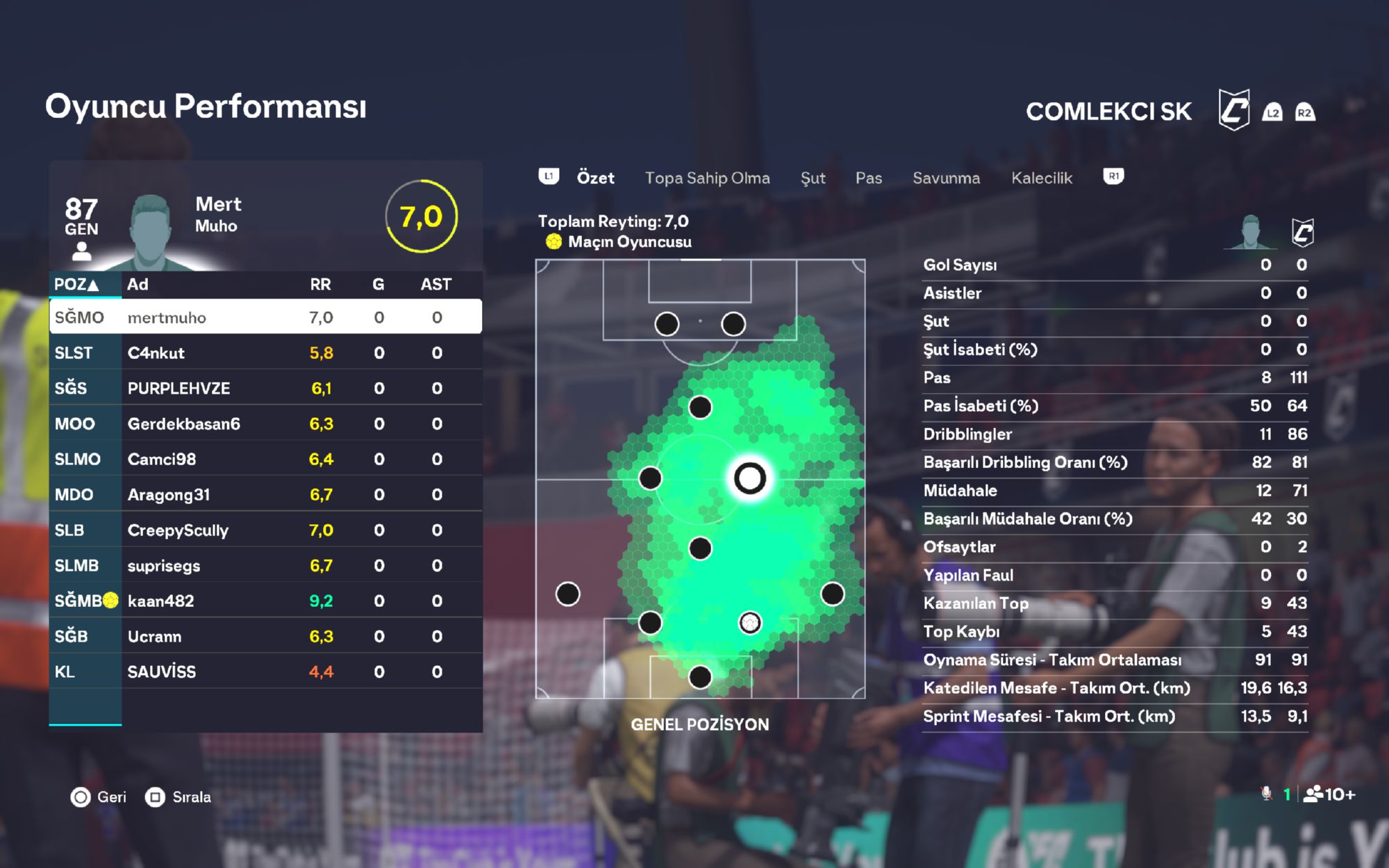The width and height of the screenshot is (1389, 868).
Task: Sort players by RR rating column
Action: 320,284
